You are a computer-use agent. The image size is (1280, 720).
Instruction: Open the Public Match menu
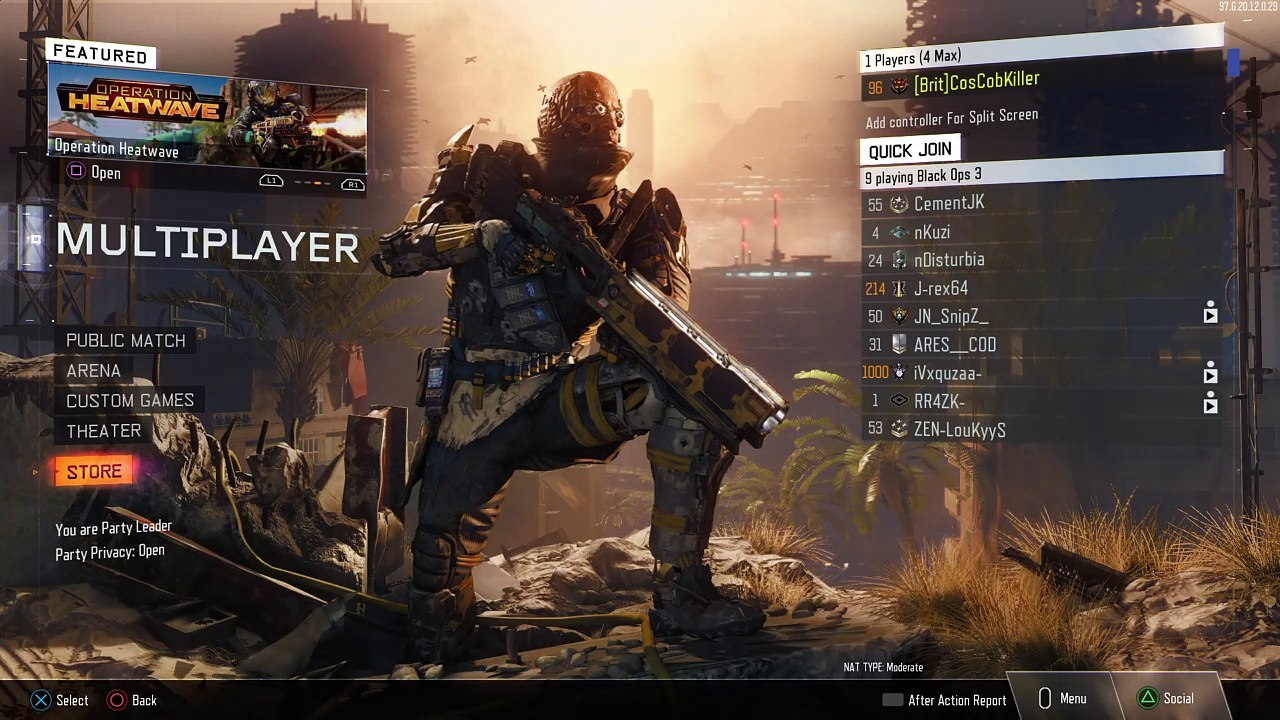tap(126, 341)
